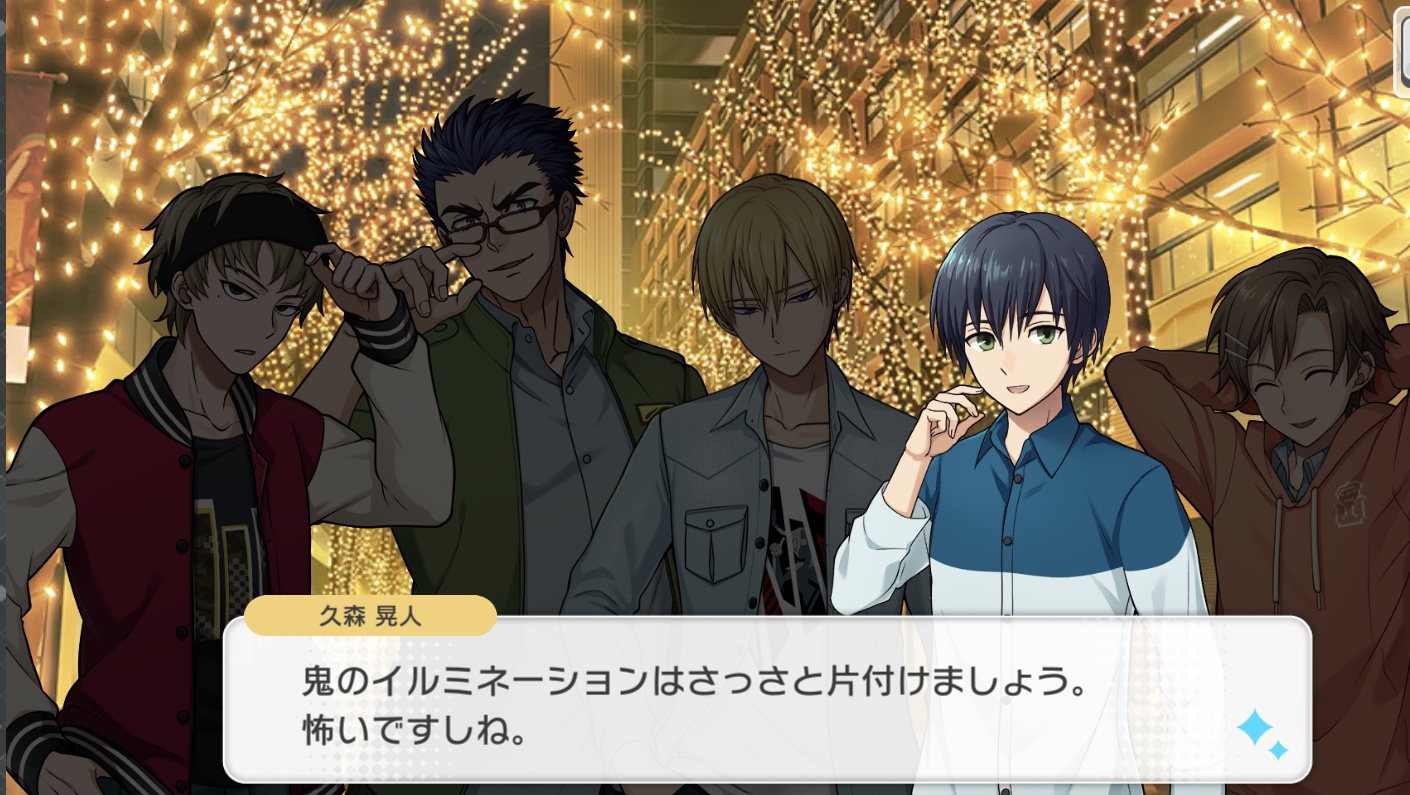Advance the dialogue by clicking the text box
Screen dimensions: 1410x795
point(700,700)
